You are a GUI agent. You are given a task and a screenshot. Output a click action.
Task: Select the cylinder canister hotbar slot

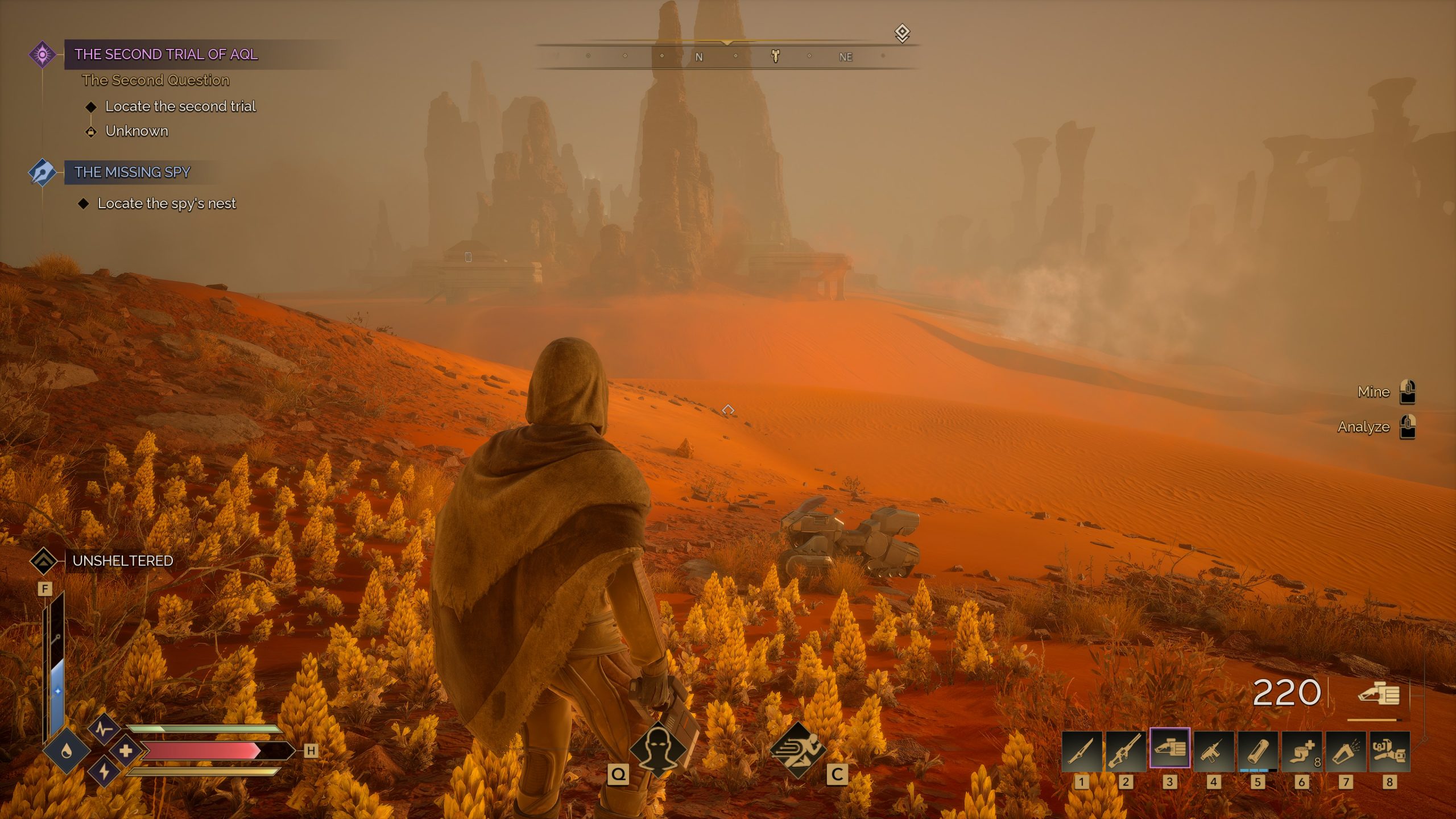pos(1257,751)
